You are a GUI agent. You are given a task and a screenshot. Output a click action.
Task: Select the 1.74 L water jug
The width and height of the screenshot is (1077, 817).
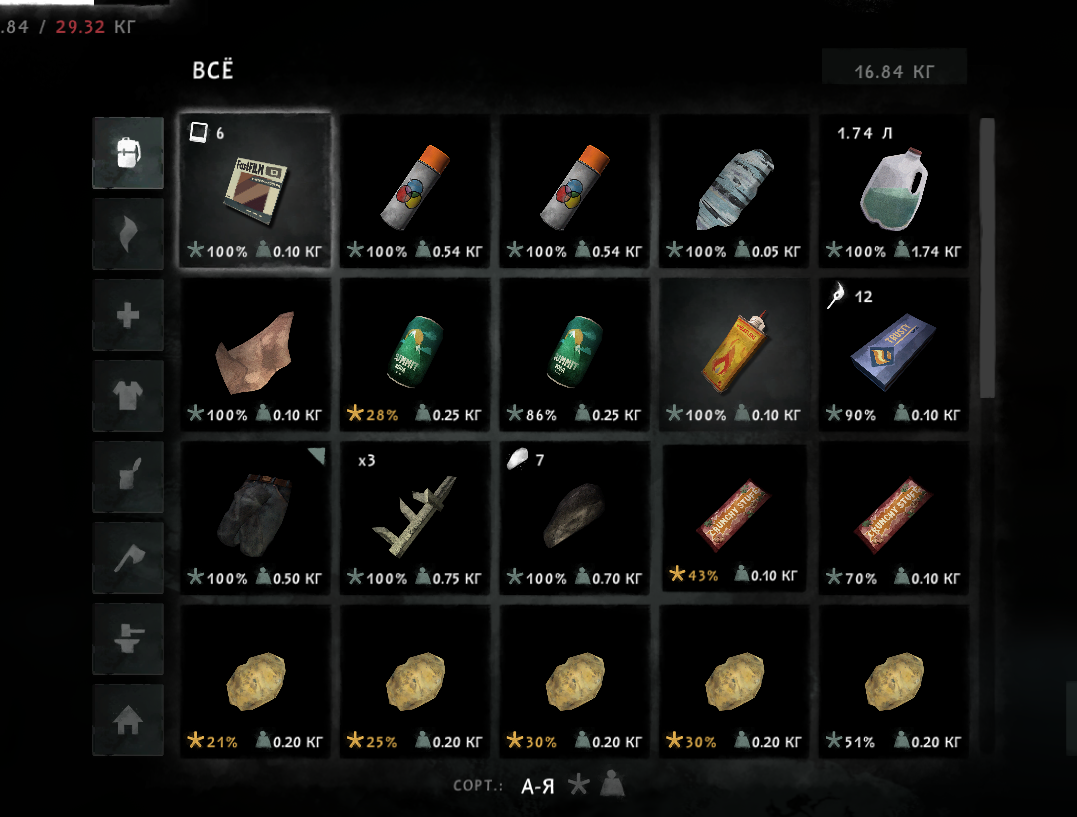click(894, 190)
